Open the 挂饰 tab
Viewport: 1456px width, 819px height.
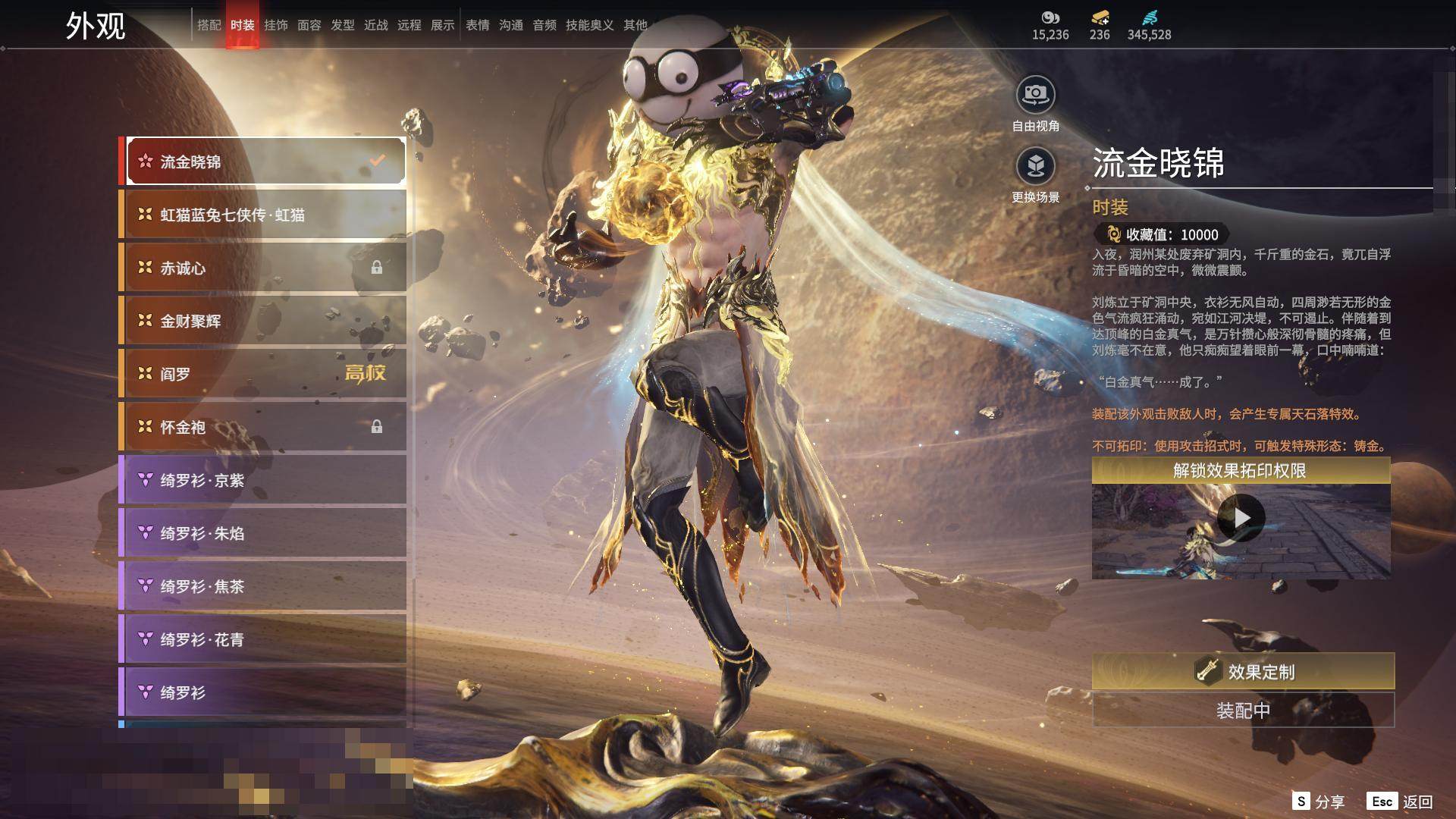pyautogui.click(x=276, y=25)
